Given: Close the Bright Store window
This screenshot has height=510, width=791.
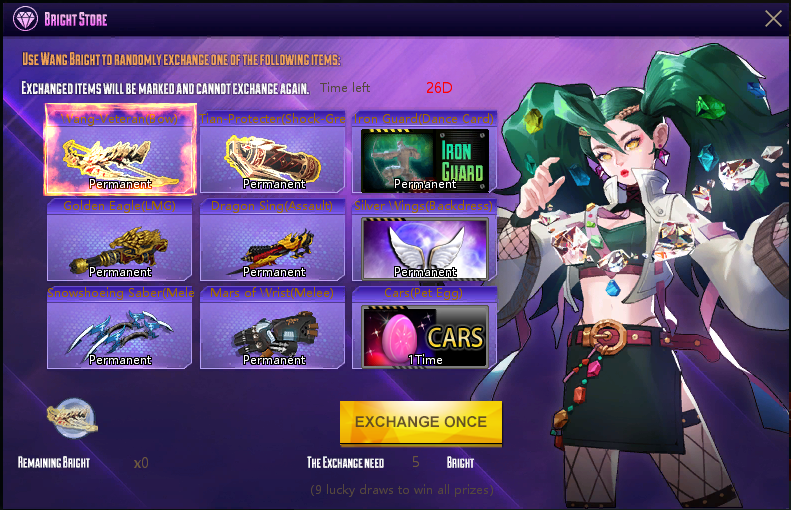Looking at the screenshot, I should 773,18.
